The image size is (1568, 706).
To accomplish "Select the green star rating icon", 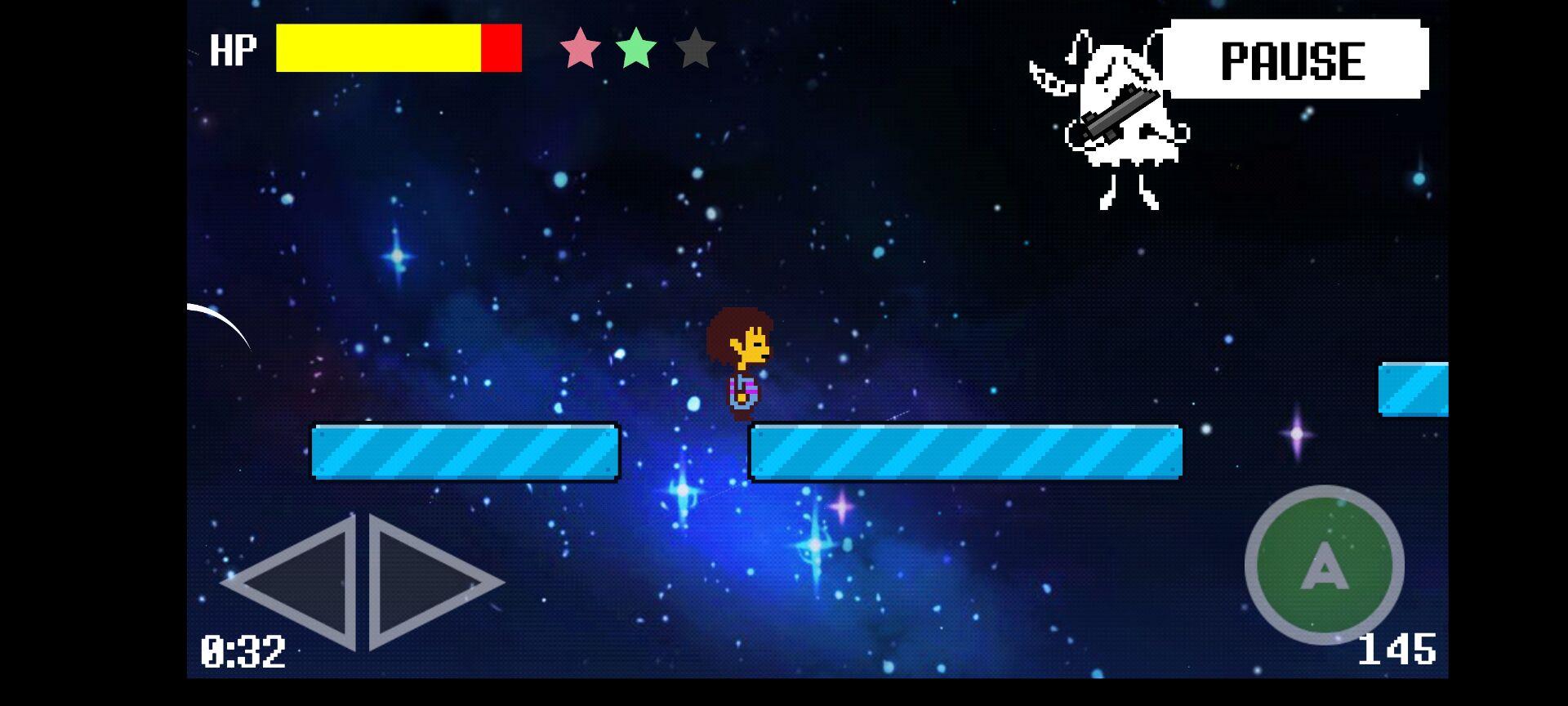I will (636, 49).
